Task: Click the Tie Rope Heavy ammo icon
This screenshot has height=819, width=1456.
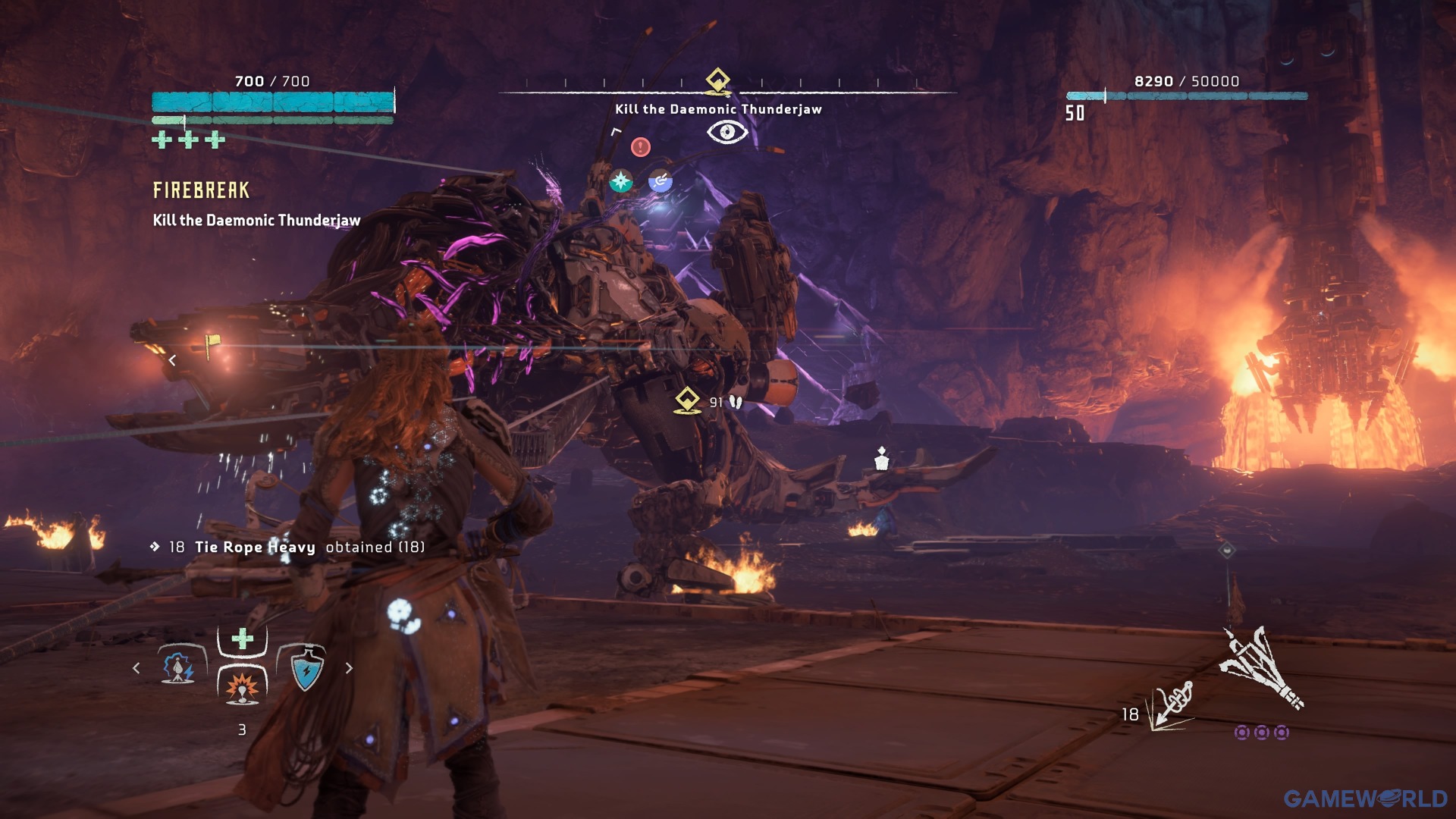Action: 1171,707
